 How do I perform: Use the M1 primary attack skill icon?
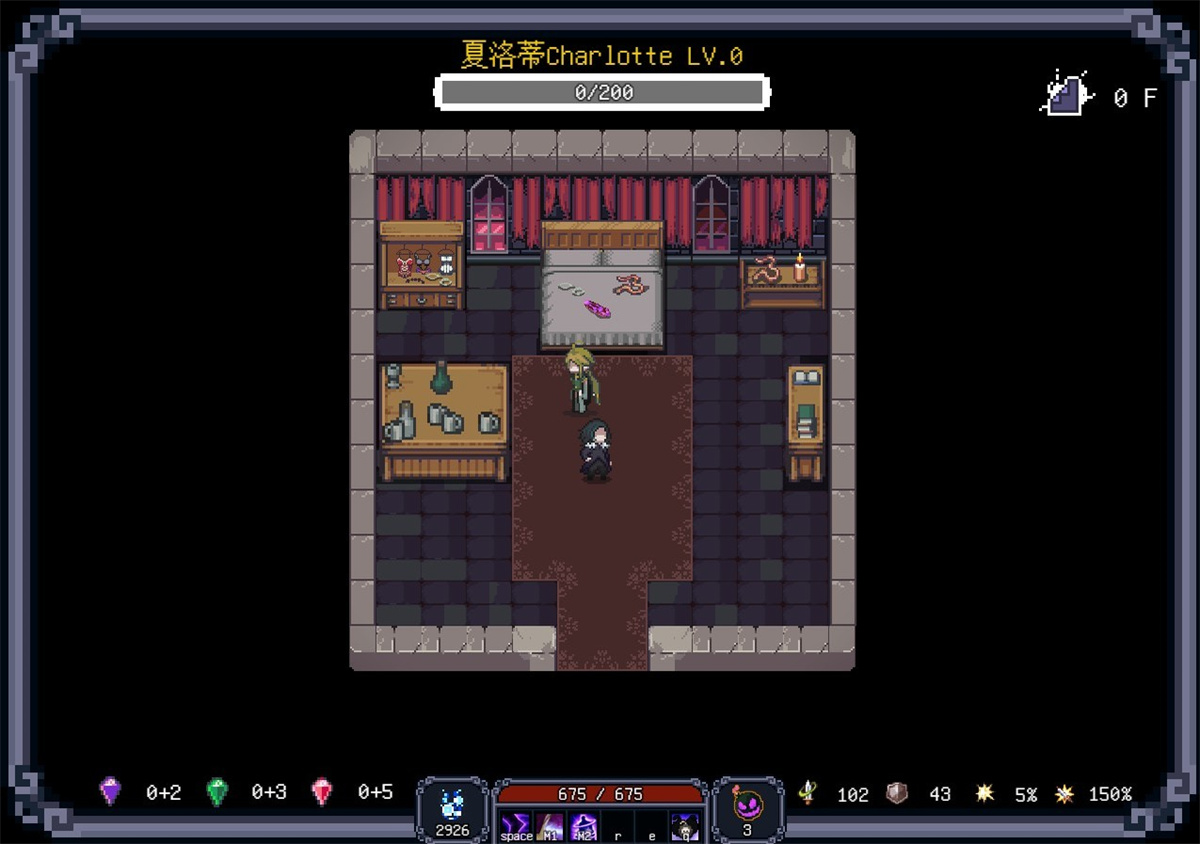coord(550,826)
